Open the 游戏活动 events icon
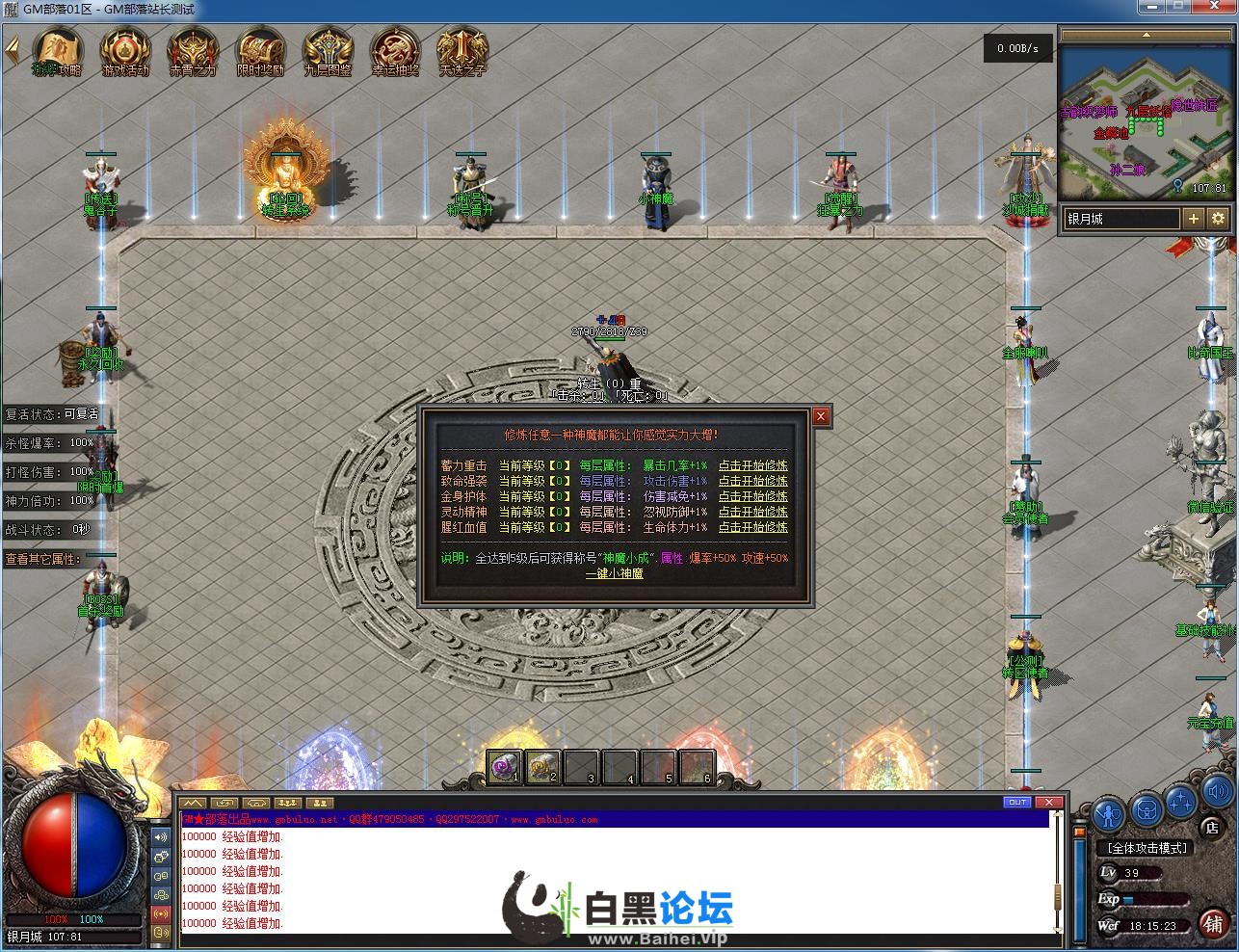 tap(125, 51)
